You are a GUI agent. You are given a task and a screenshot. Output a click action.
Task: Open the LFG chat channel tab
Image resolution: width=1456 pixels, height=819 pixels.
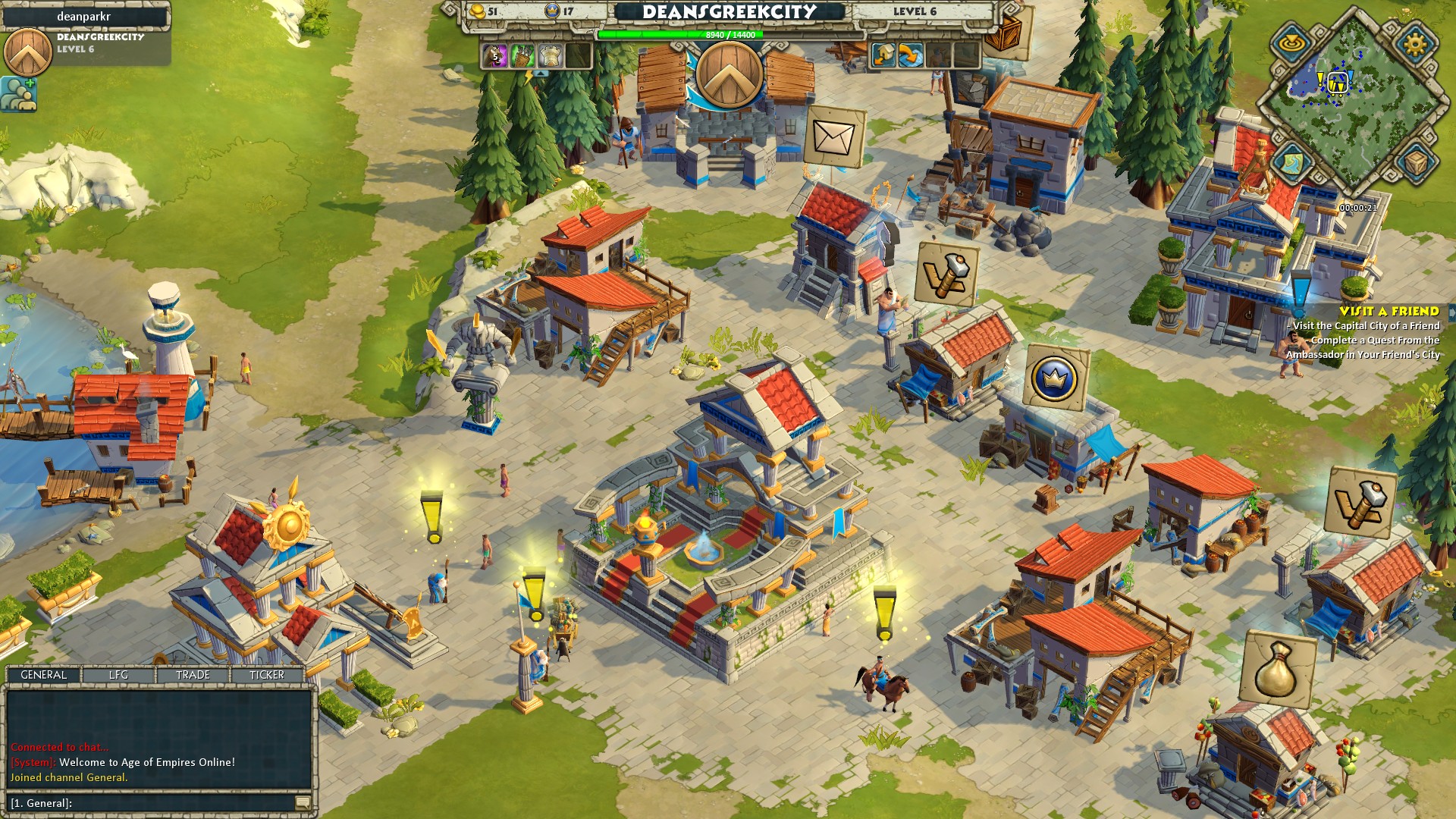pyautogui.click(x=118, y=674)
